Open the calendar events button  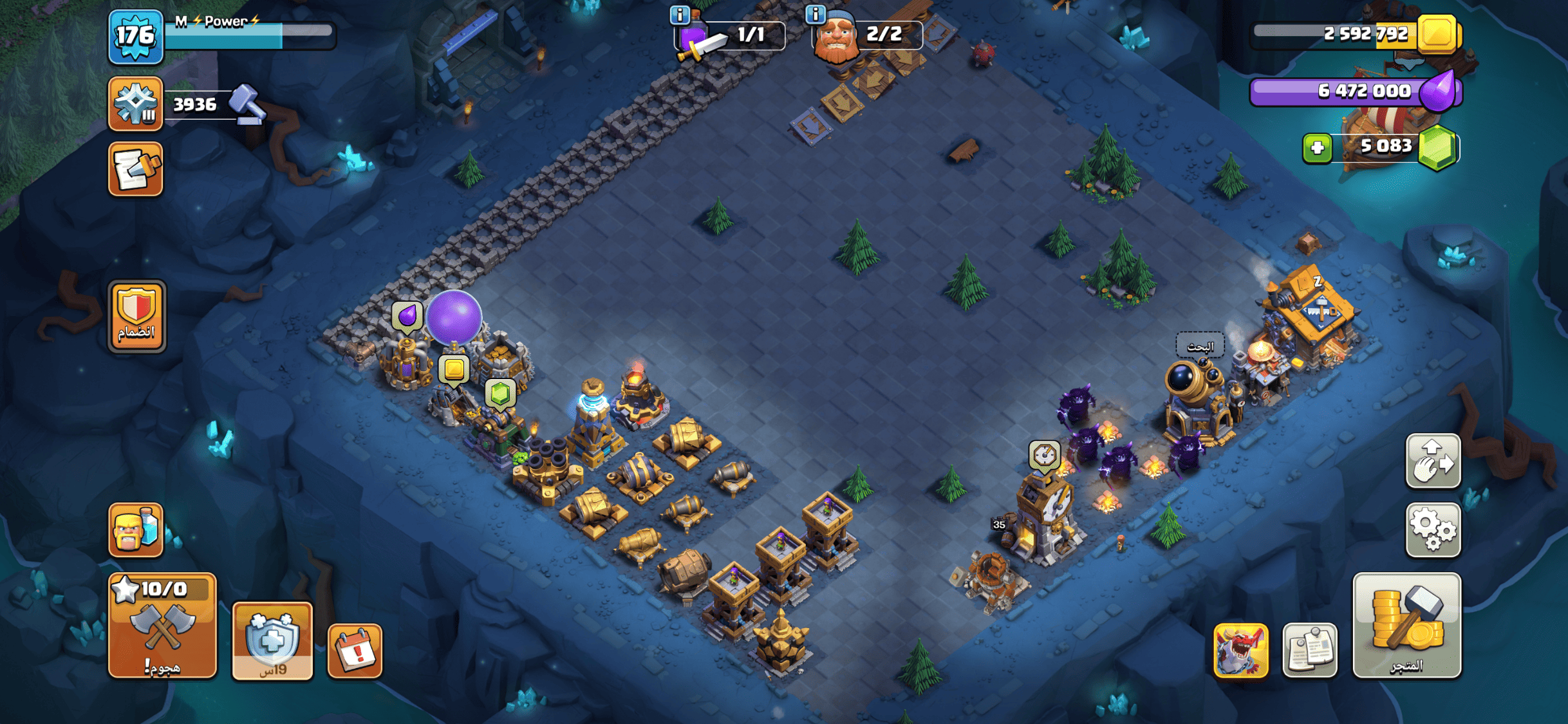pyautogui.click(x=355, y=651)
